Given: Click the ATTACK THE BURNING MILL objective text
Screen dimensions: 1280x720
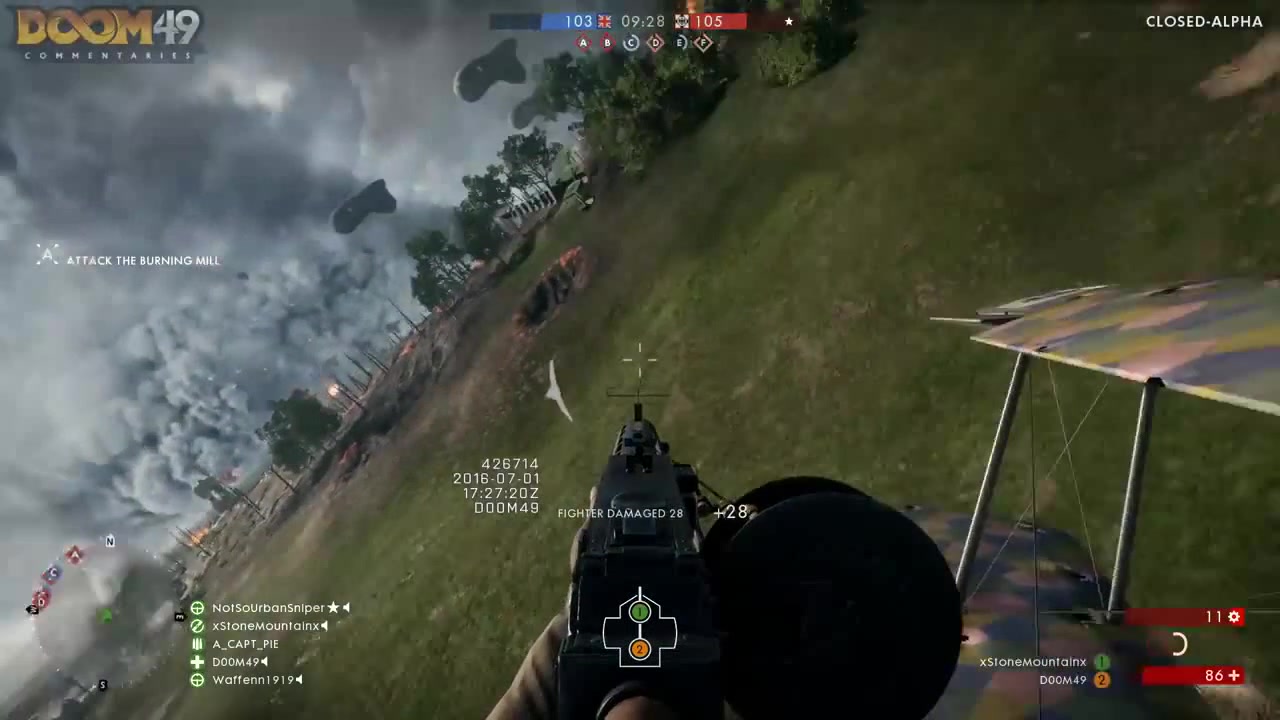Looking at the screenshot, I should coord(143,260).
